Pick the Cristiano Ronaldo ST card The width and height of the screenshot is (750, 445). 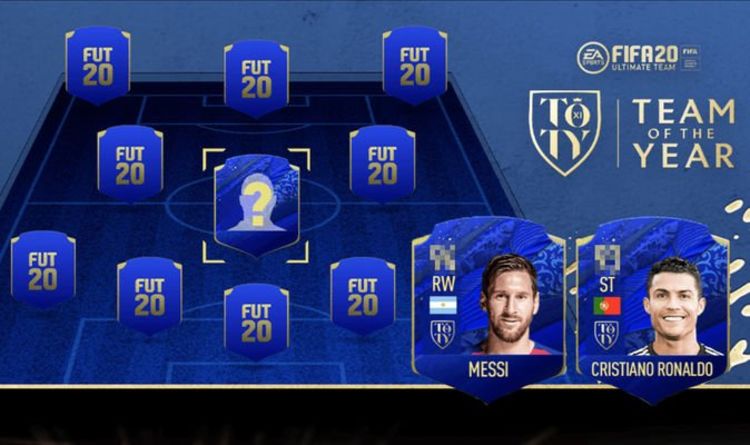click(650, 310)
